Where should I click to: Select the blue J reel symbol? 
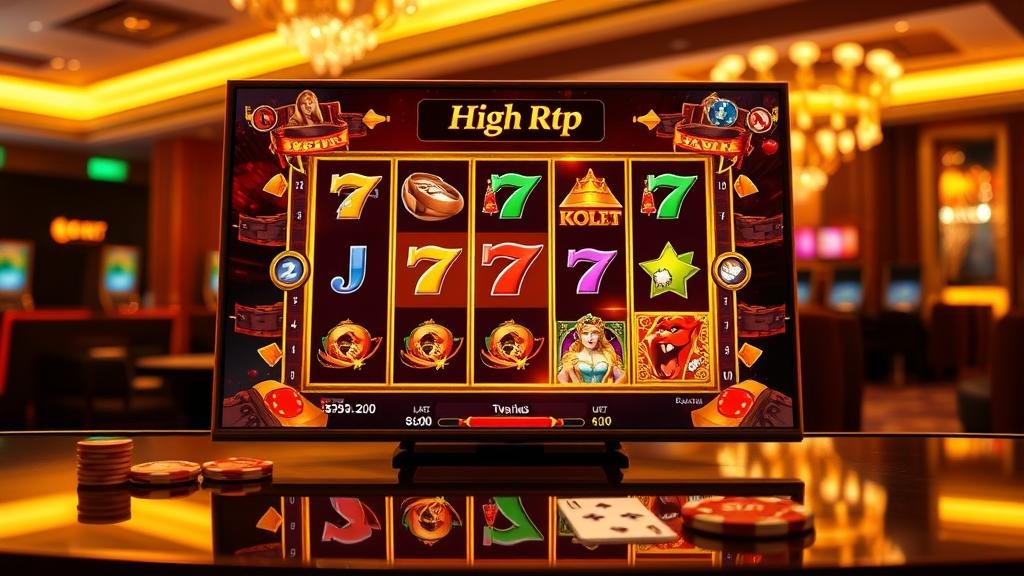[349, 270]
